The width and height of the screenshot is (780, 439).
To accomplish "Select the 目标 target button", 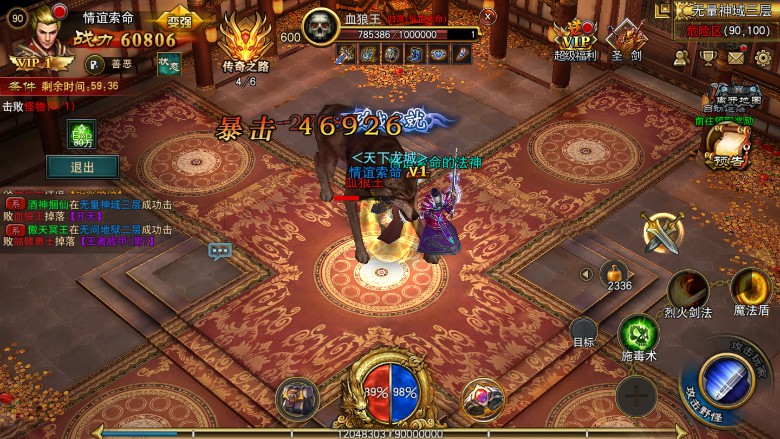I will pos(584,331).
